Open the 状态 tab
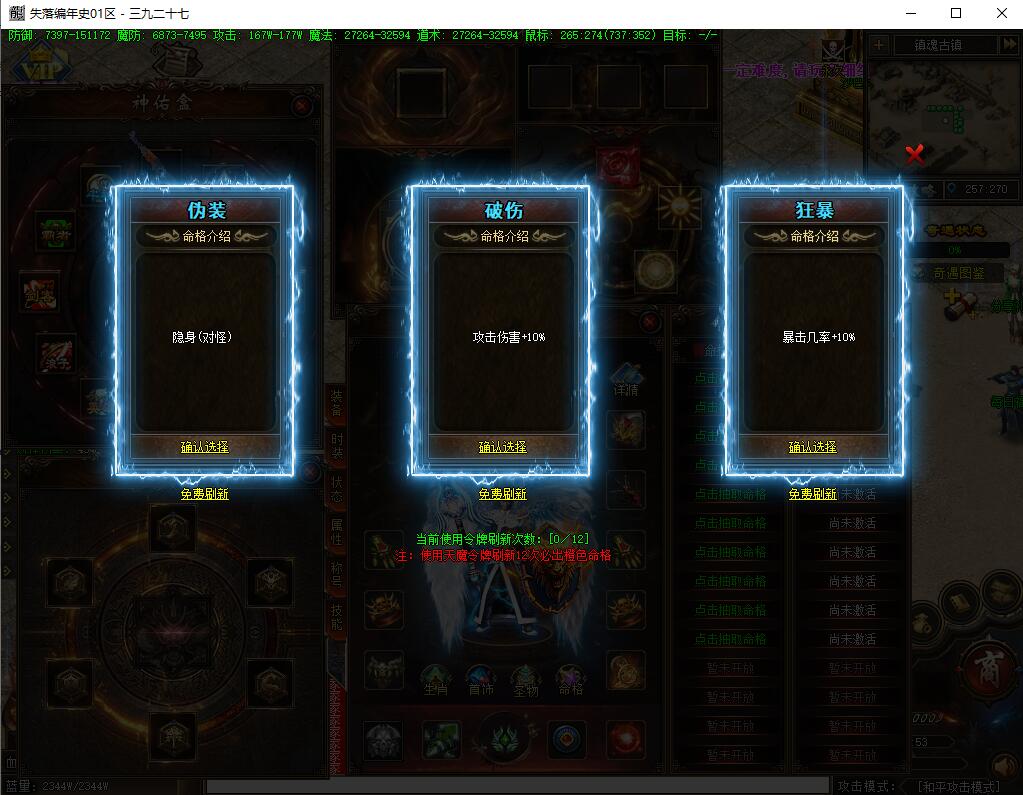 (337, 489)
